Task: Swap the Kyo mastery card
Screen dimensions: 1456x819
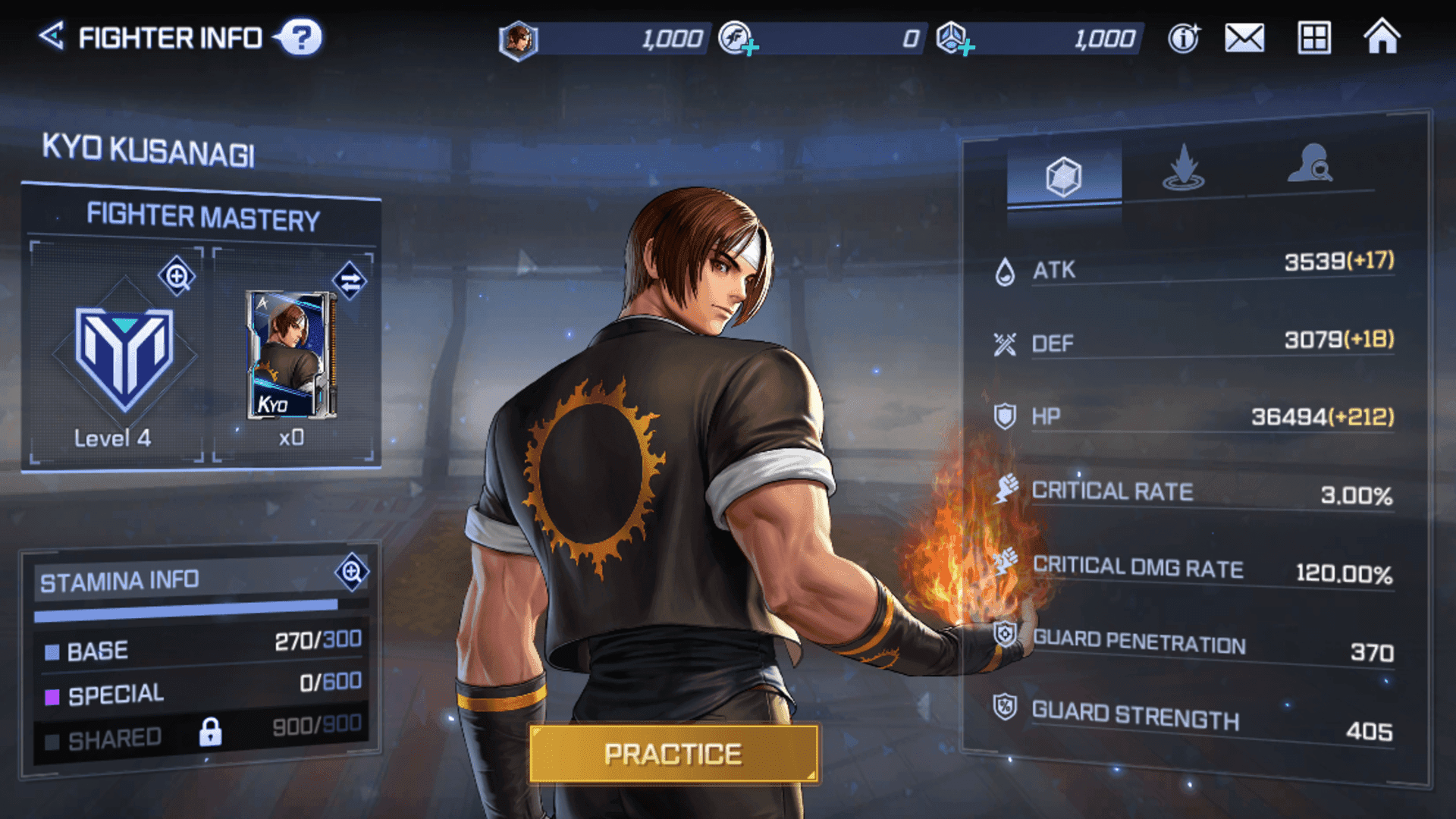Action: (350, 282)
